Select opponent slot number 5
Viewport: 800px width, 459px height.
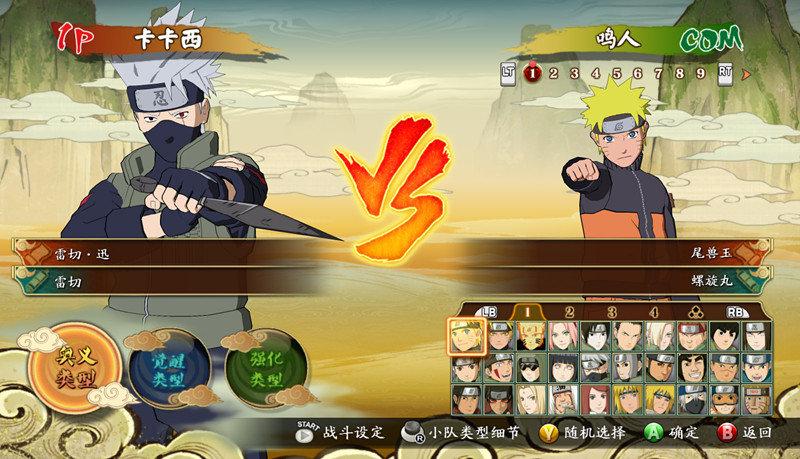[617, 72]
